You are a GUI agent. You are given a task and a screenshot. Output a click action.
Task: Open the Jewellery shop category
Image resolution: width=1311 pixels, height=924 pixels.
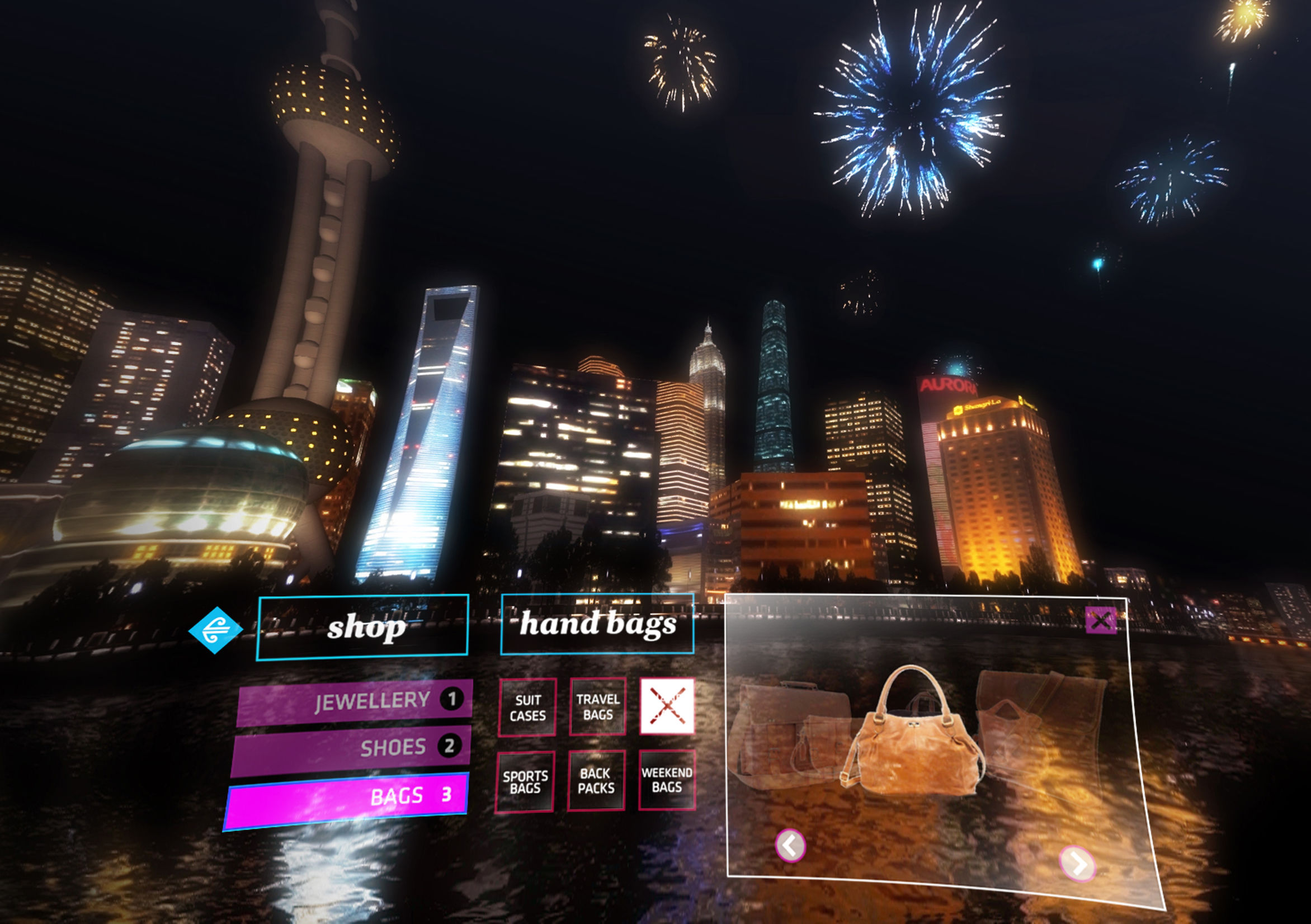[x=355, y=701]
